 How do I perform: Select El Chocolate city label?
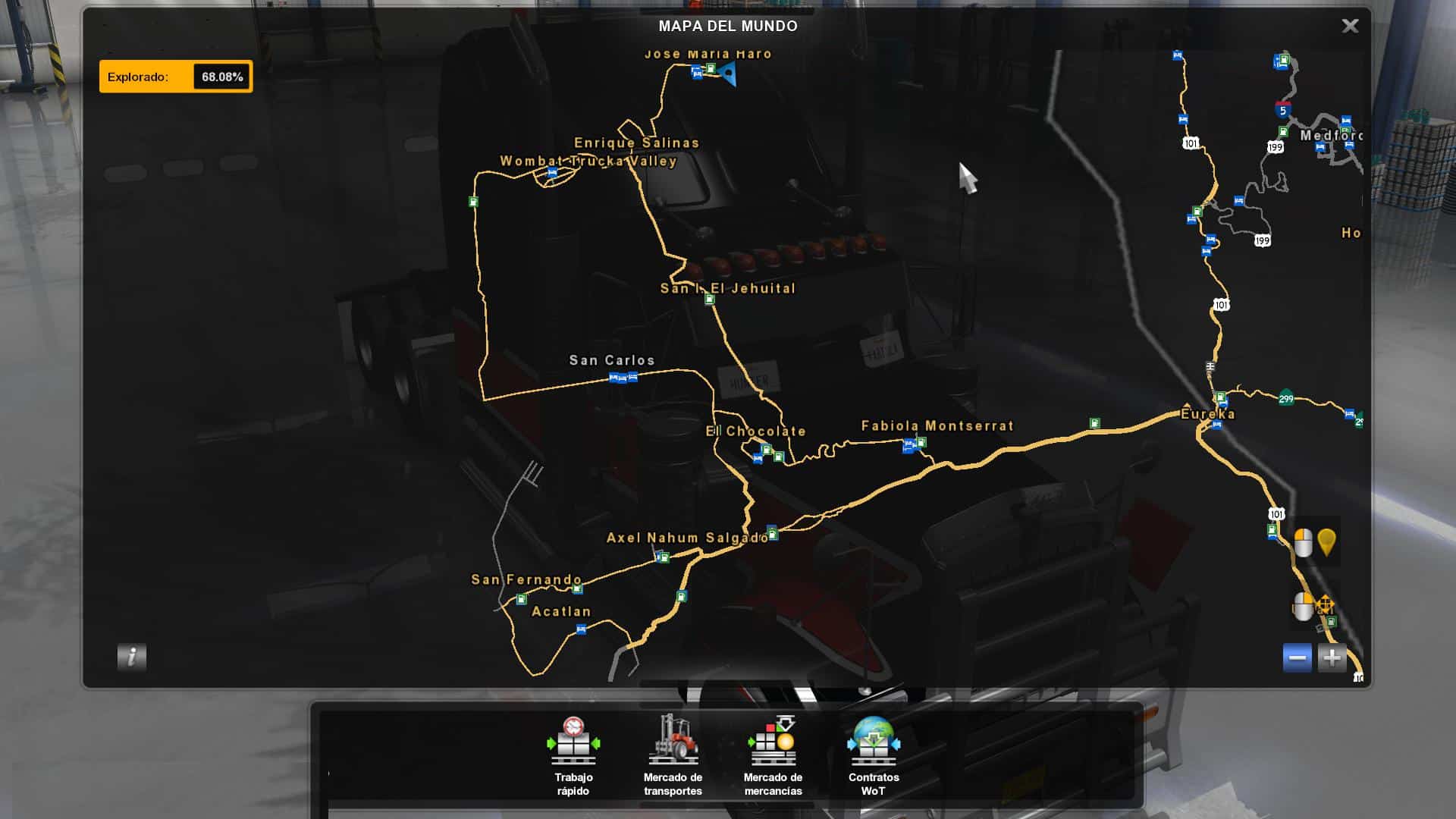click(x=755, y=431)
